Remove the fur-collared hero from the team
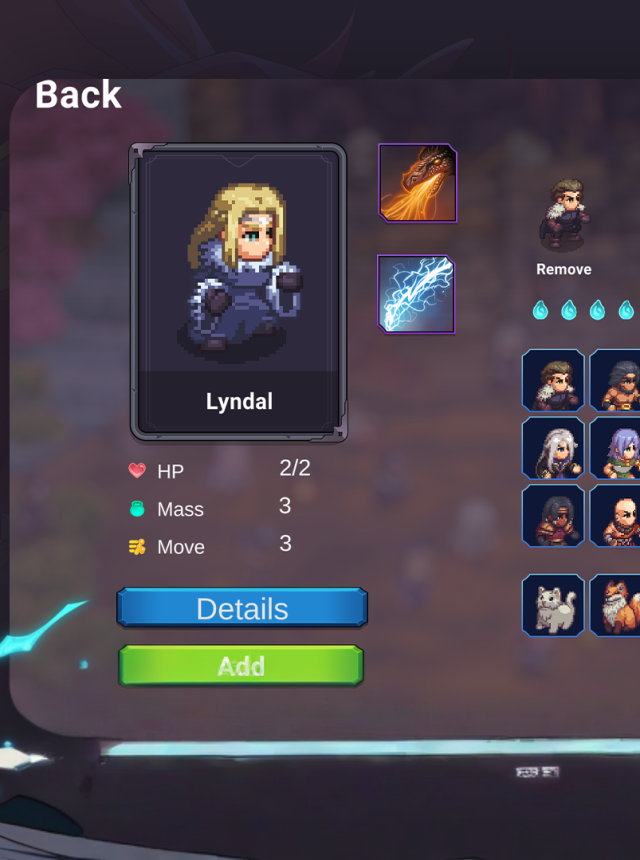The image size is (640, 860). 563,269
